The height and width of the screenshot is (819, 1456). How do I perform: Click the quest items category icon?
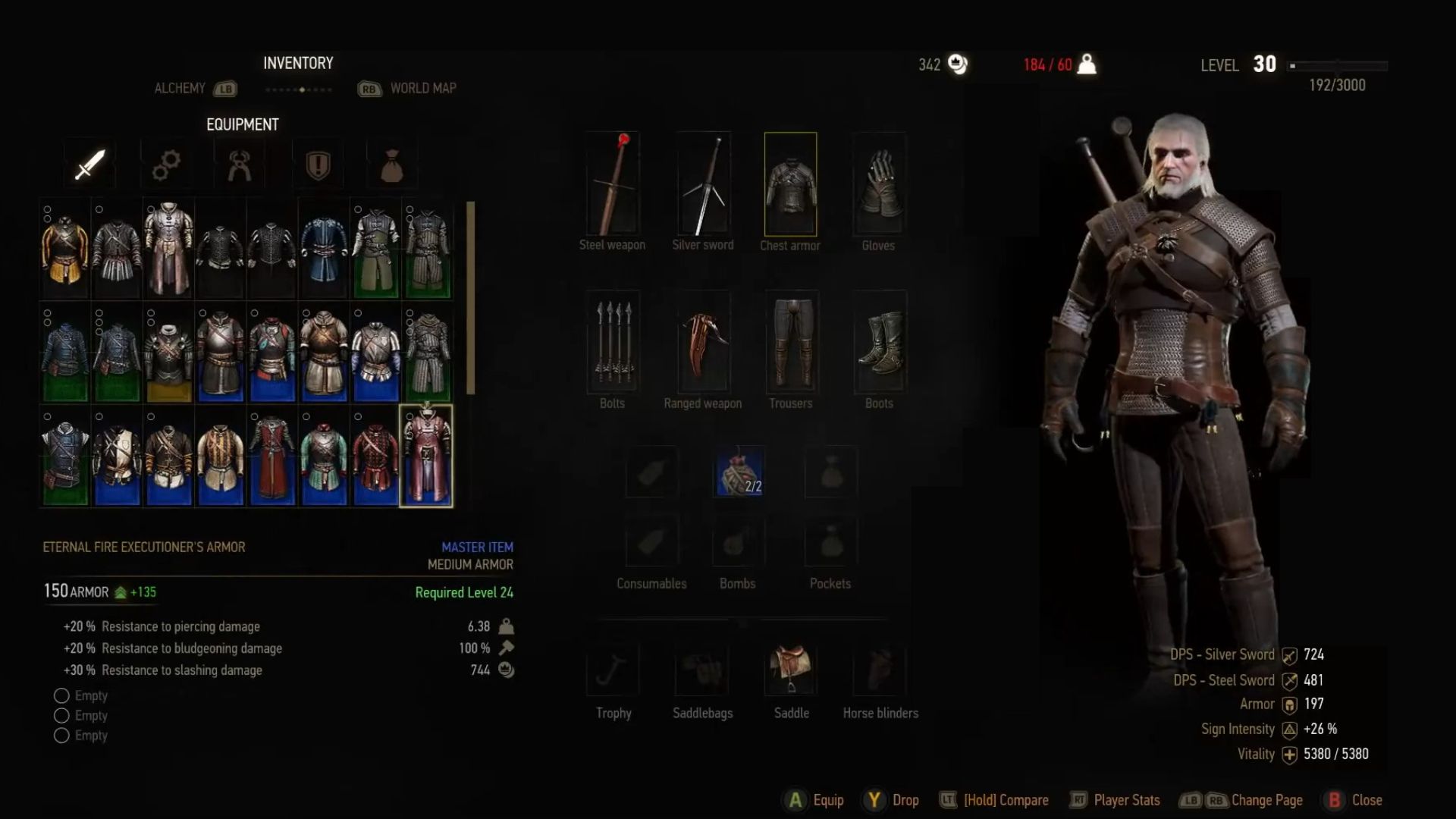(x=318, y=163)
